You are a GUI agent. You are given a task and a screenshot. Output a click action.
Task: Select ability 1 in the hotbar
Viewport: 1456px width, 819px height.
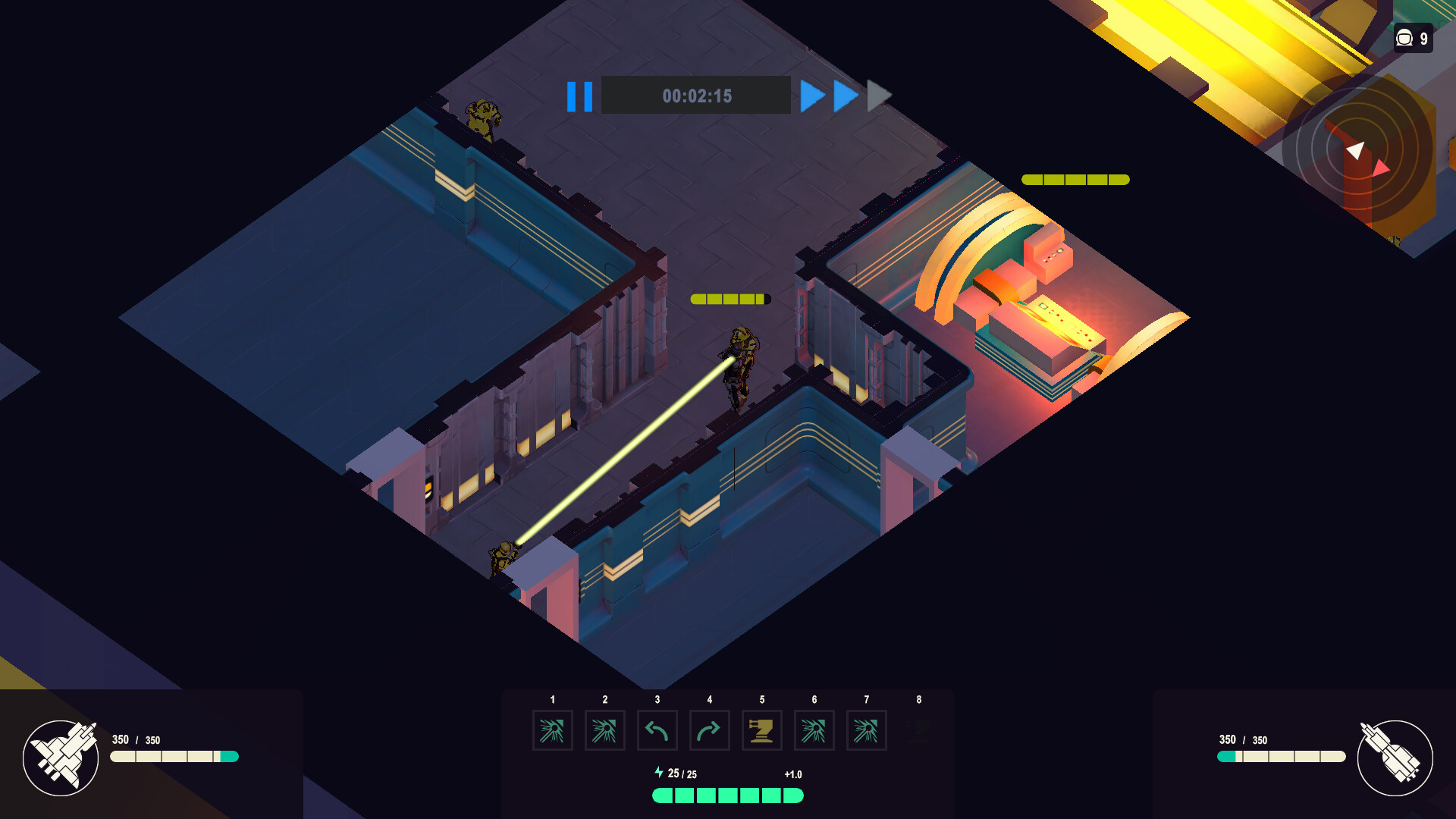(x=552, y=730)
